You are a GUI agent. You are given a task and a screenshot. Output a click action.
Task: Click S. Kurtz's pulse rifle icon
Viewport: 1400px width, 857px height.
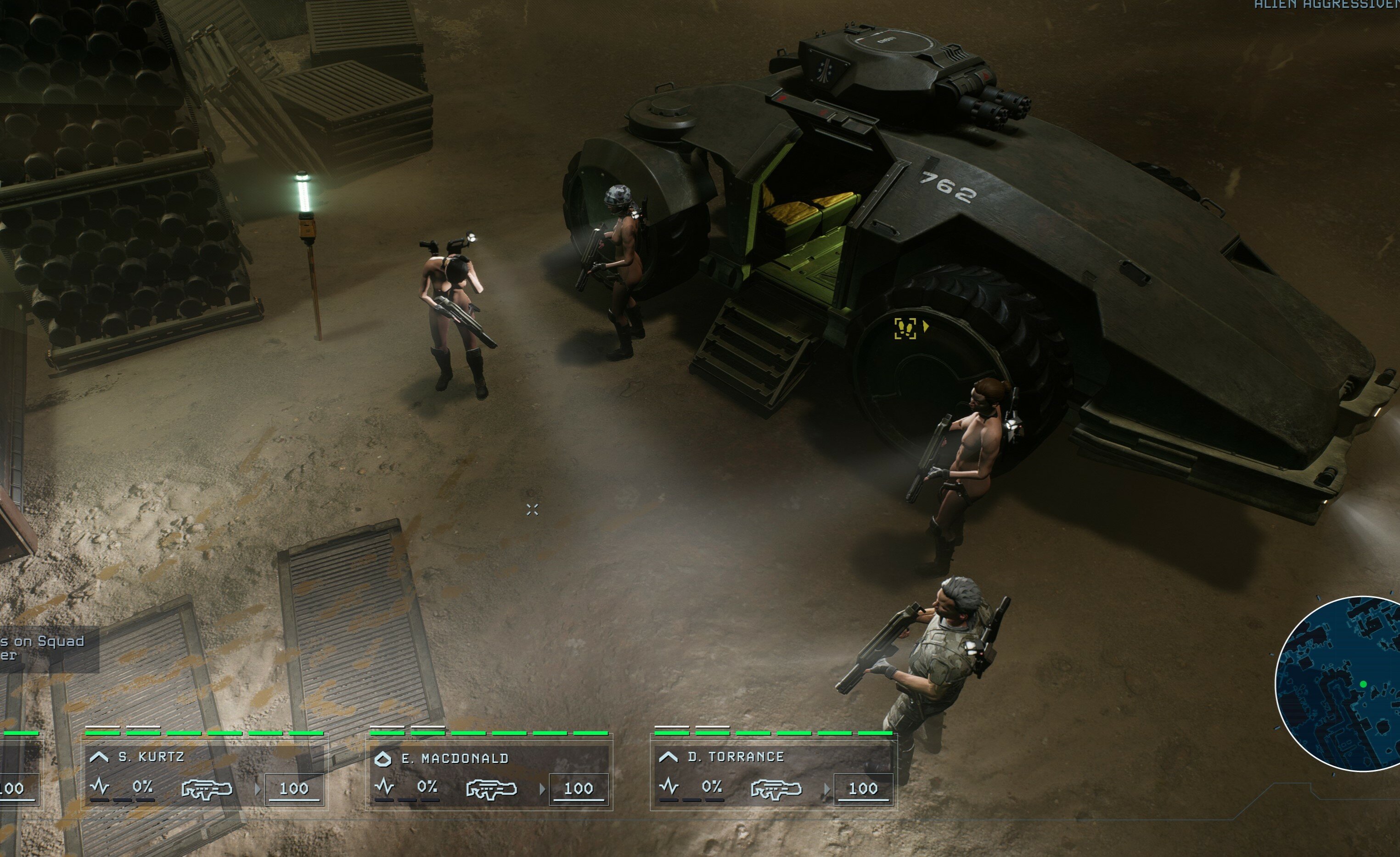[x=207, y=789]
